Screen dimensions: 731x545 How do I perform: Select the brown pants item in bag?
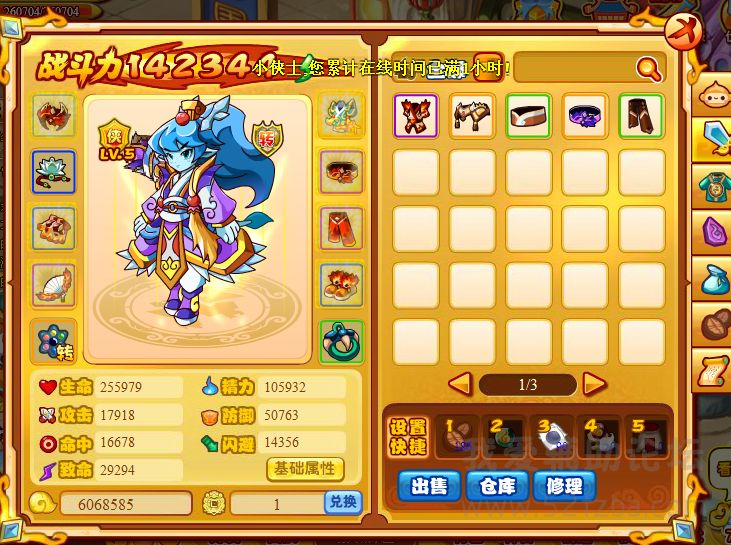[641, 117]
